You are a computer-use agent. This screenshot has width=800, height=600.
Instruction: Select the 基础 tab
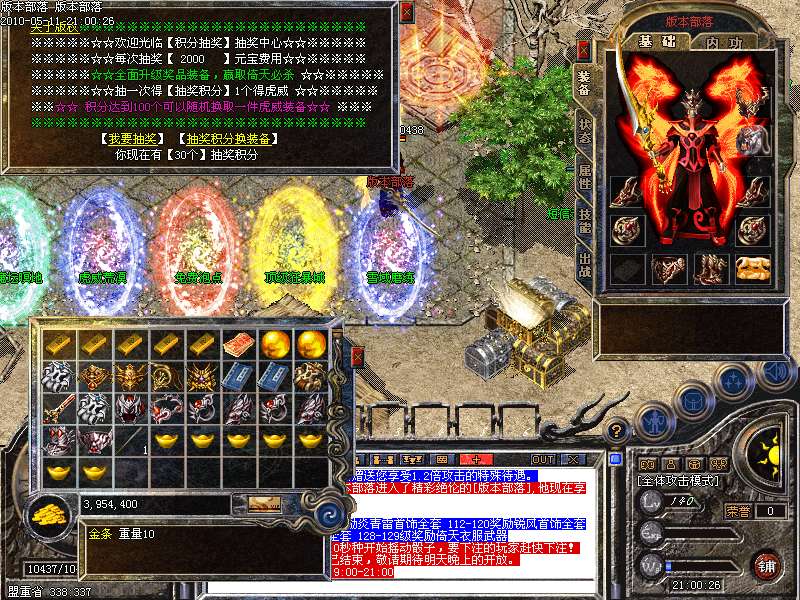[657, 42]
